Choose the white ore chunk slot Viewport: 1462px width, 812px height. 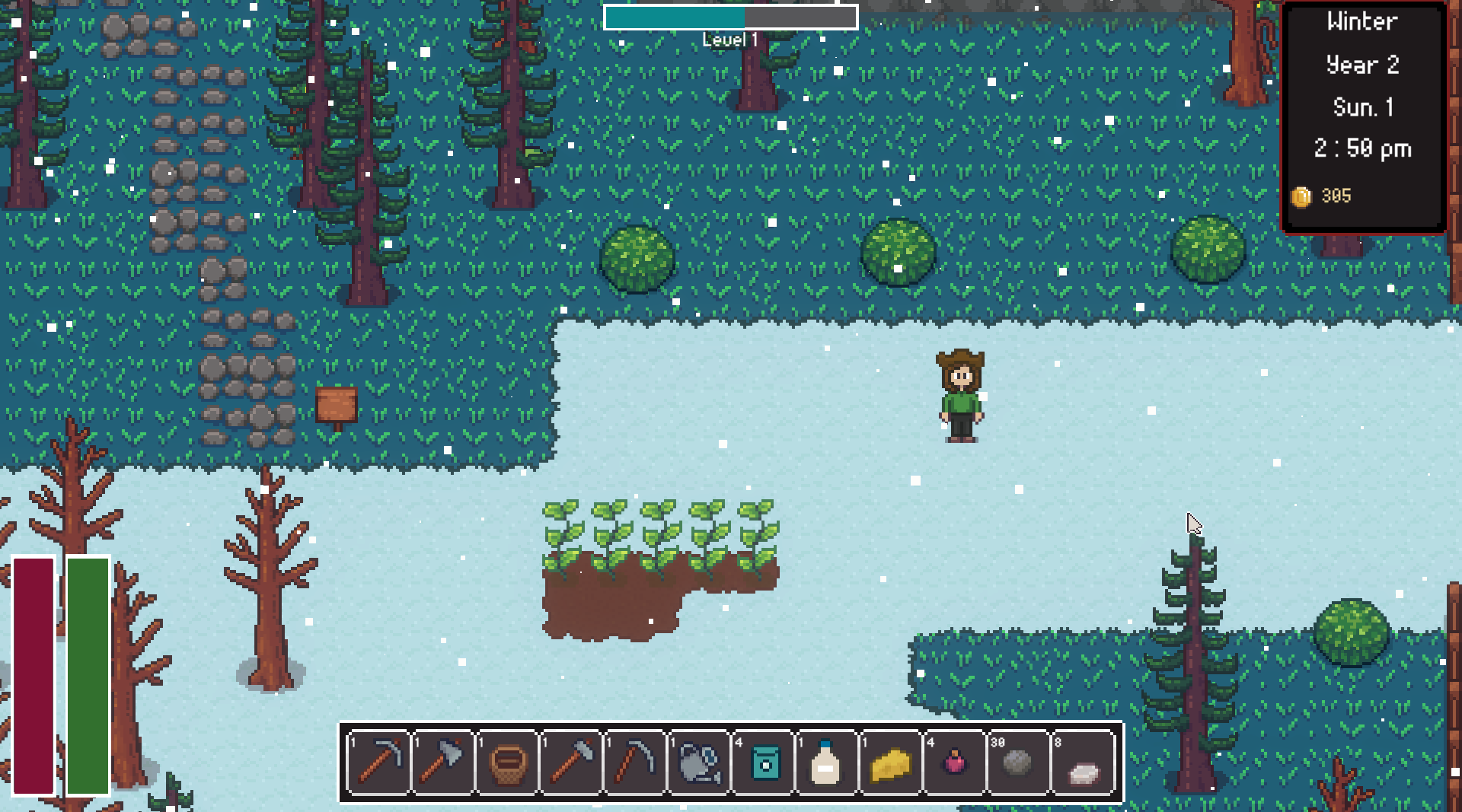pos(1083,762)
